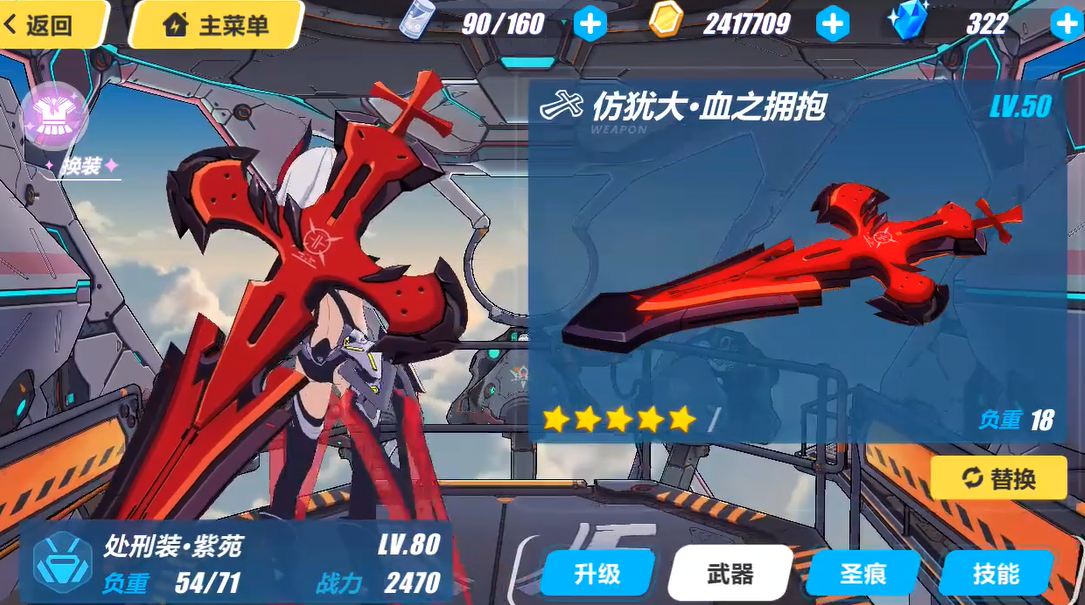Add gold coins with the plus button

[832, 23]
